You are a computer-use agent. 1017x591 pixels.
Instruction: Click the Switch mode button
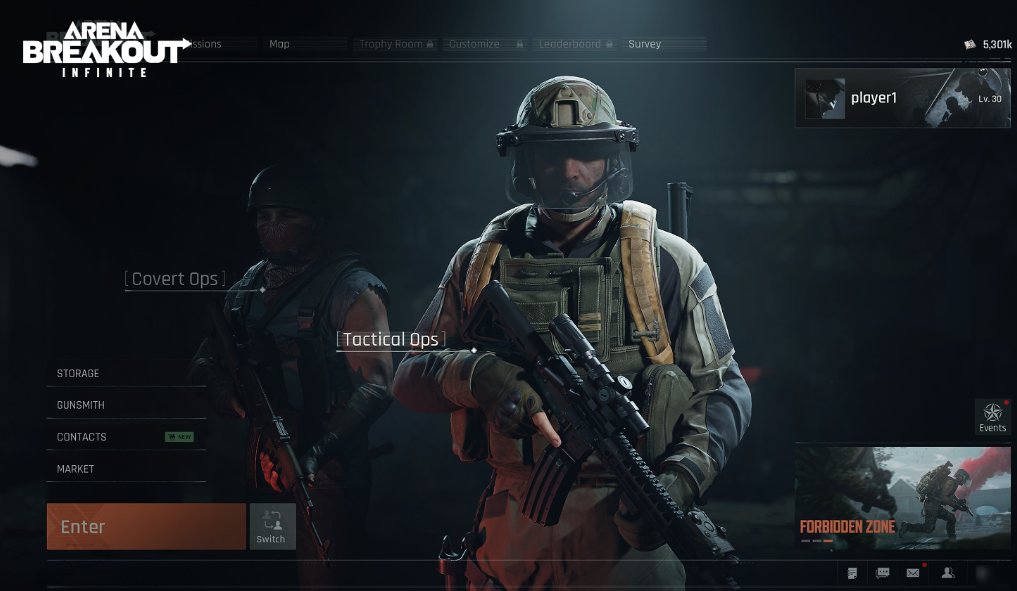tap(271, 526)
